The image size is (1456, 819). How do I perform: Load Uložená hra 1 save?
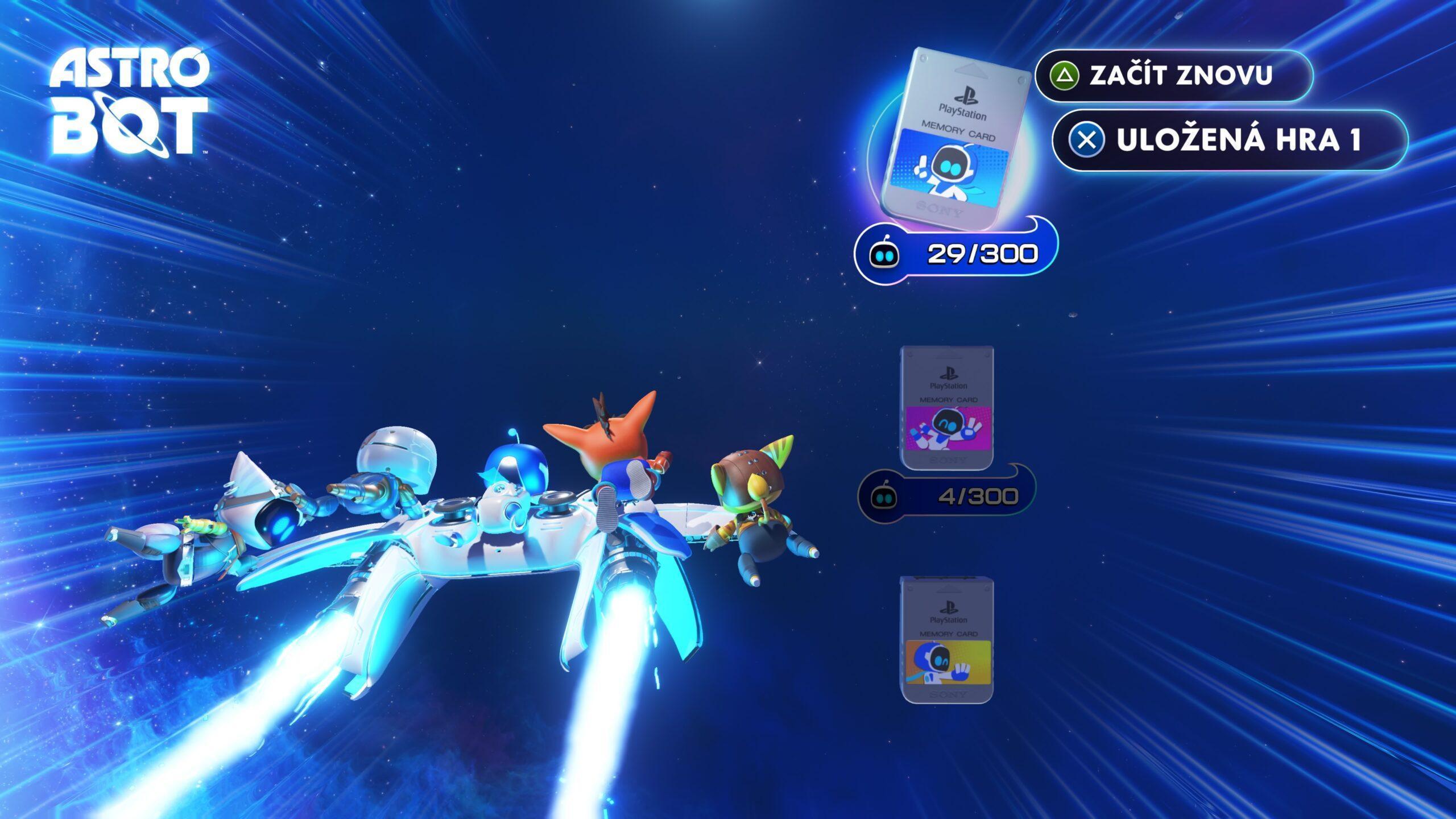point(1230,140)
